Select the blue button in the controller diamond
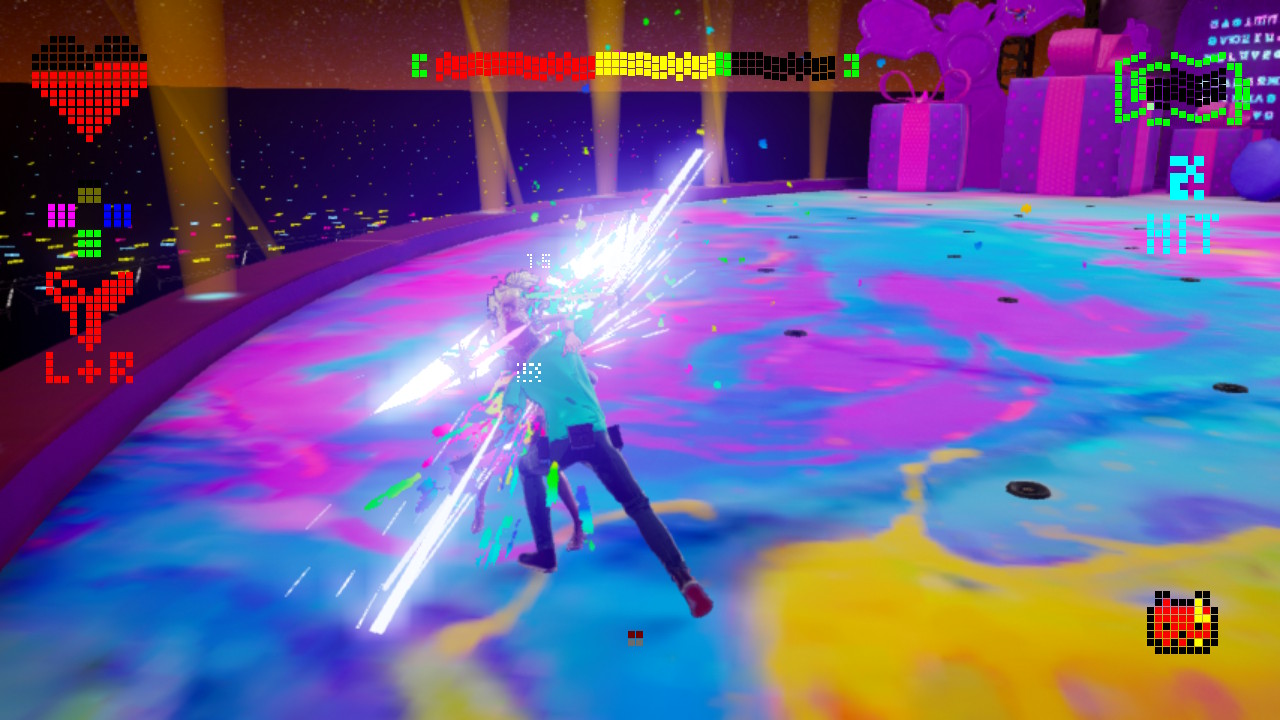The image size is (1280, 720). pyautogui.click(x=118, y=215)
